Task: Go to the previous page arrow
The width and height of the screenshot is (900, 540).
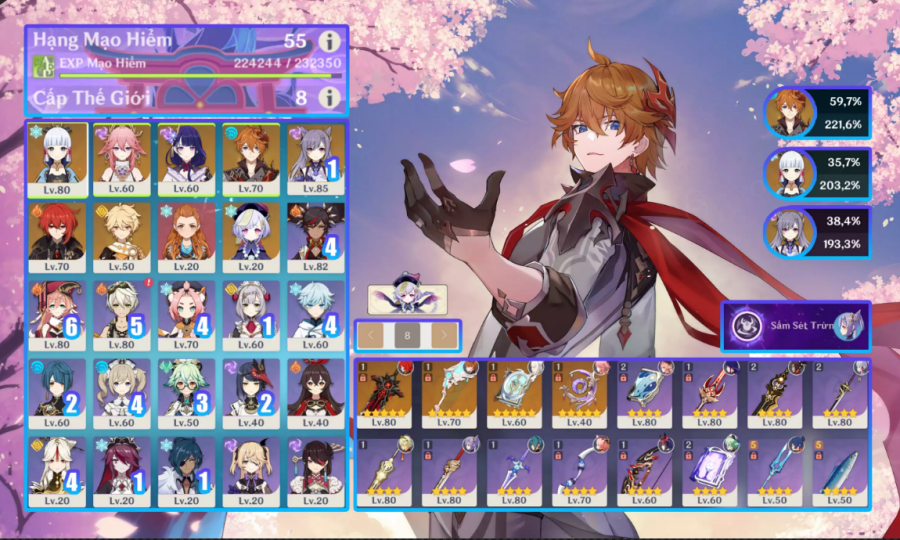Action: [x=371, y=335]
